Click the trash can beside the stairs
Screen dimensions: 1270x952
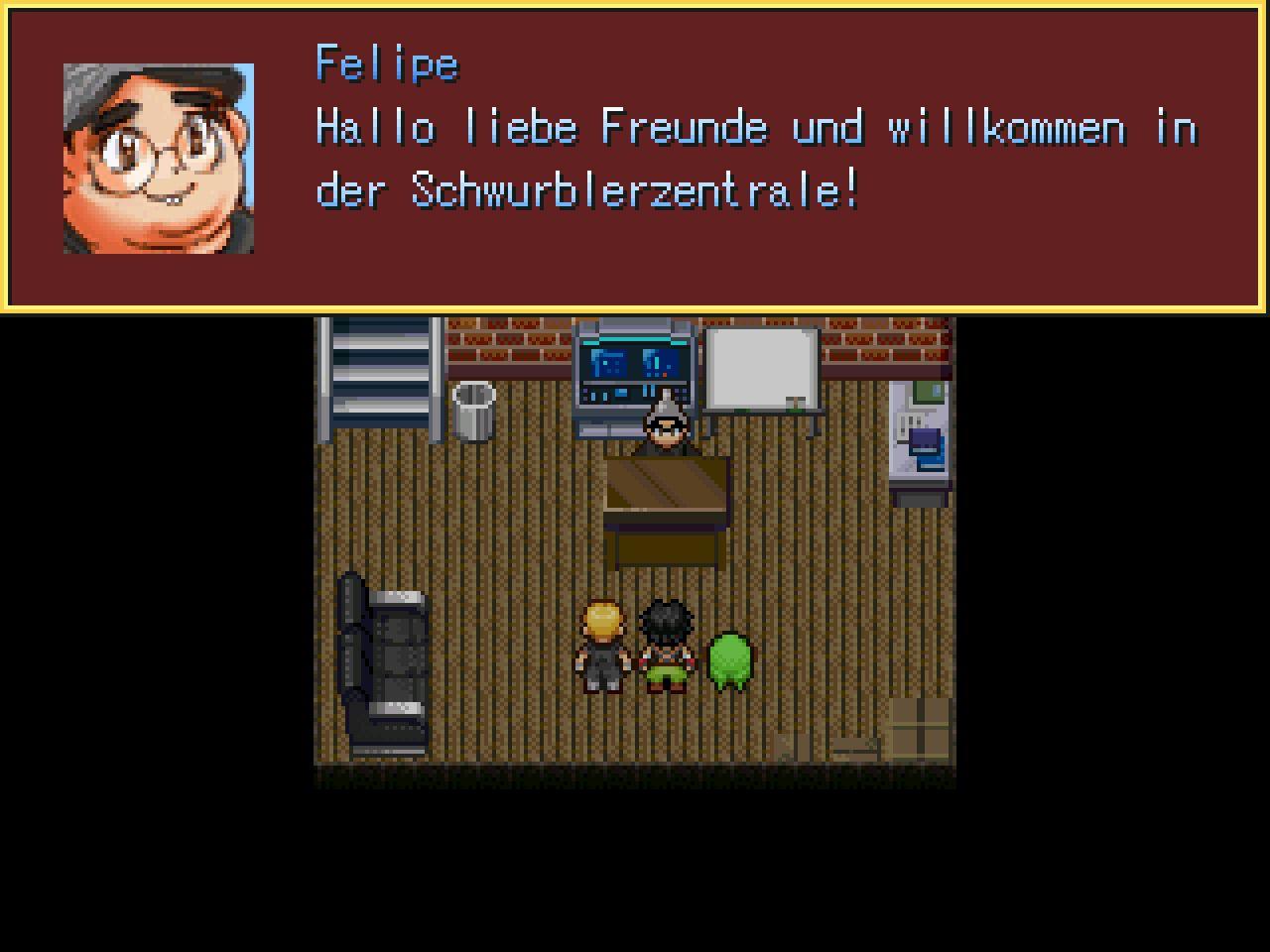[x=474, y=412]
